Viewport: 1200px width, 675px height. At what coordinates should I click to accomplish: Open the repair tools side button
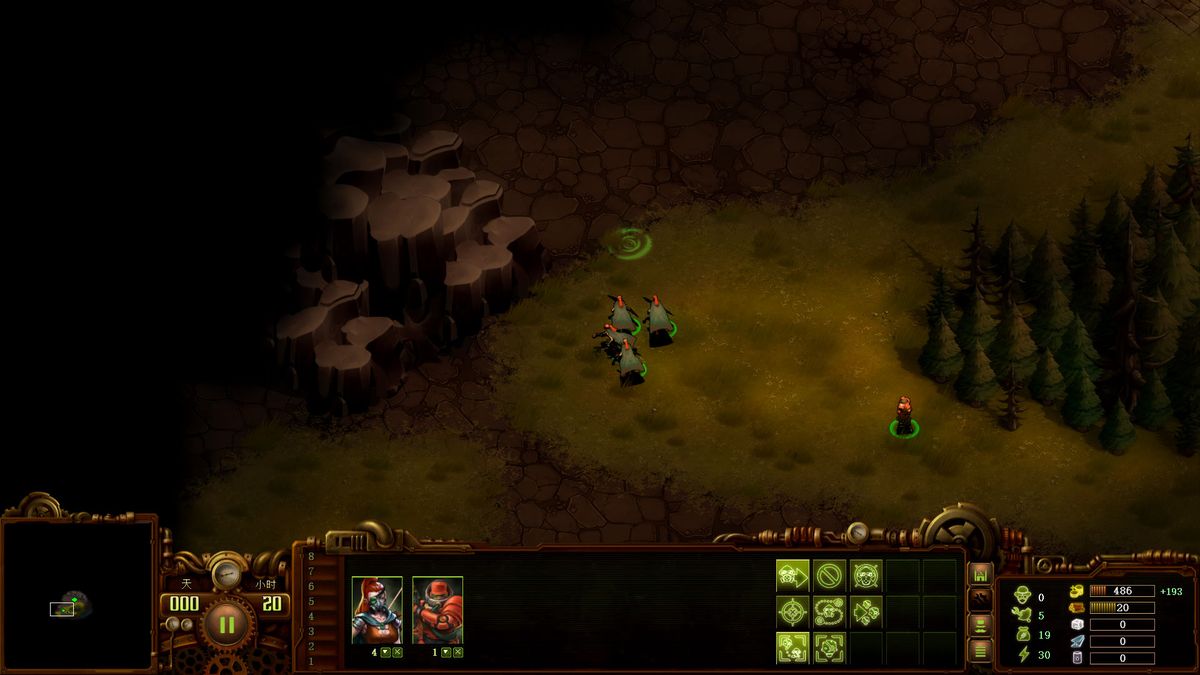click(x=981, y=600)
